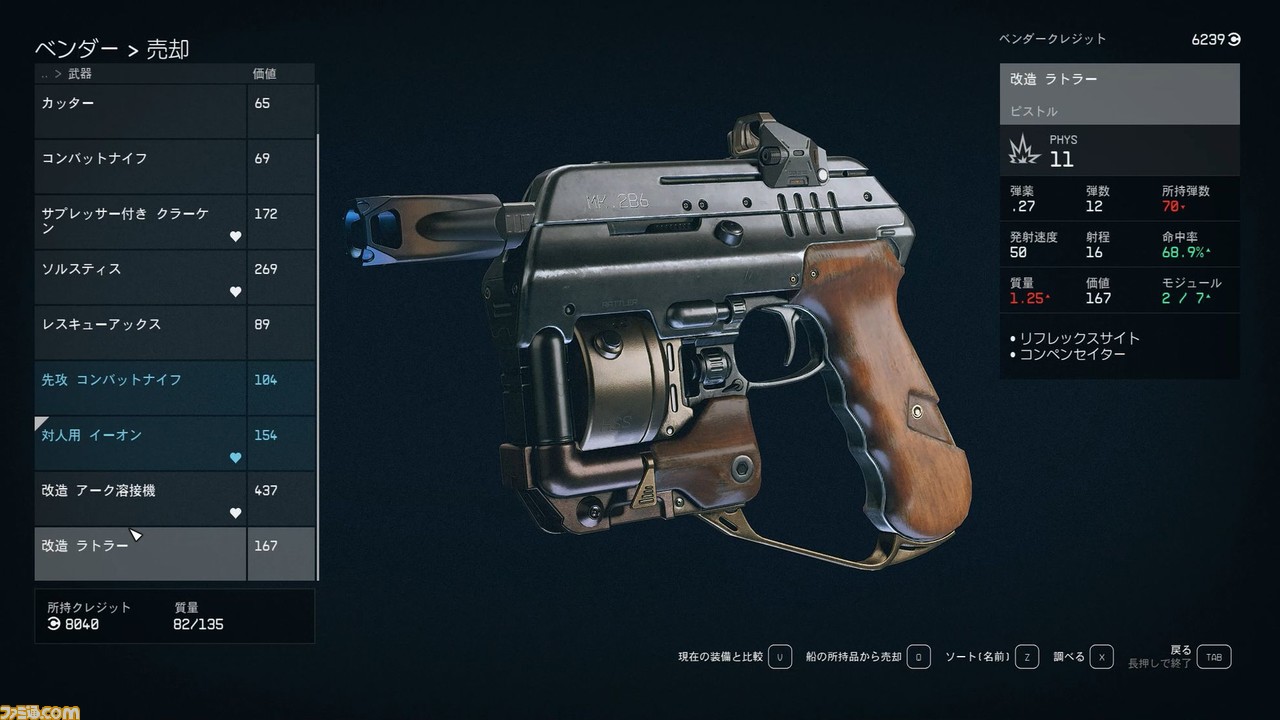Select the 対人用 イーオン weapon
The image size is (1280, 720).
coord(140,443)
